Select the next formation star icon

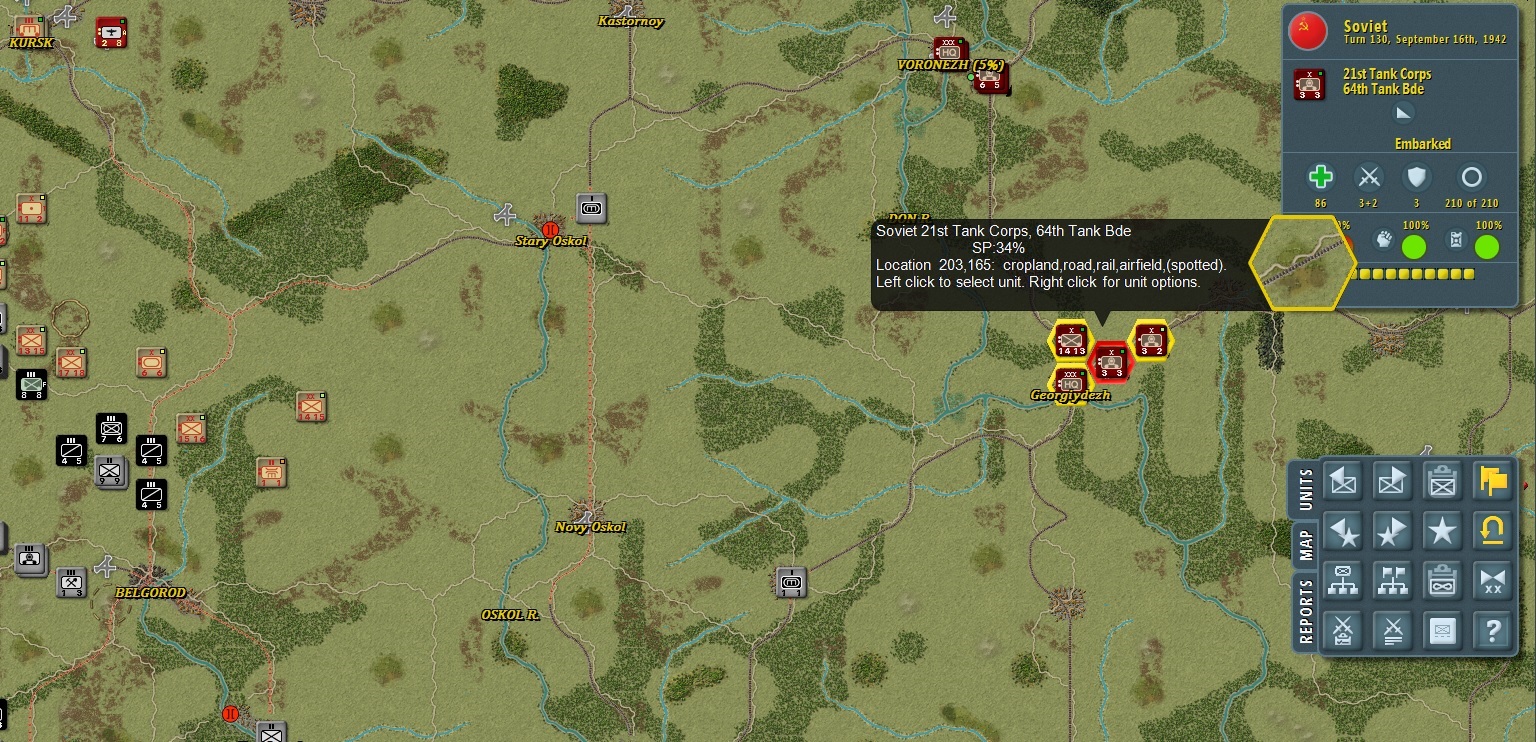tap(1392, 531)
